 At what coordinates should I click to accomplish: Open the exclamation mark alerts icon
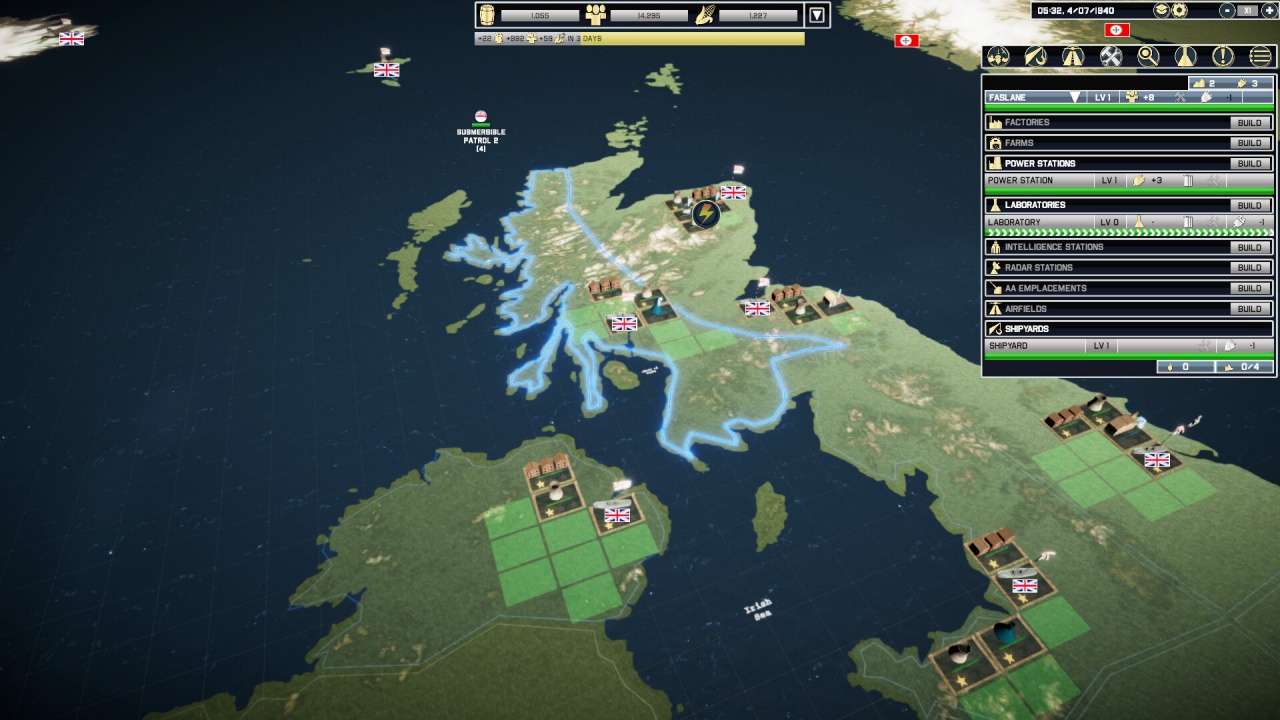(1223, 57)
